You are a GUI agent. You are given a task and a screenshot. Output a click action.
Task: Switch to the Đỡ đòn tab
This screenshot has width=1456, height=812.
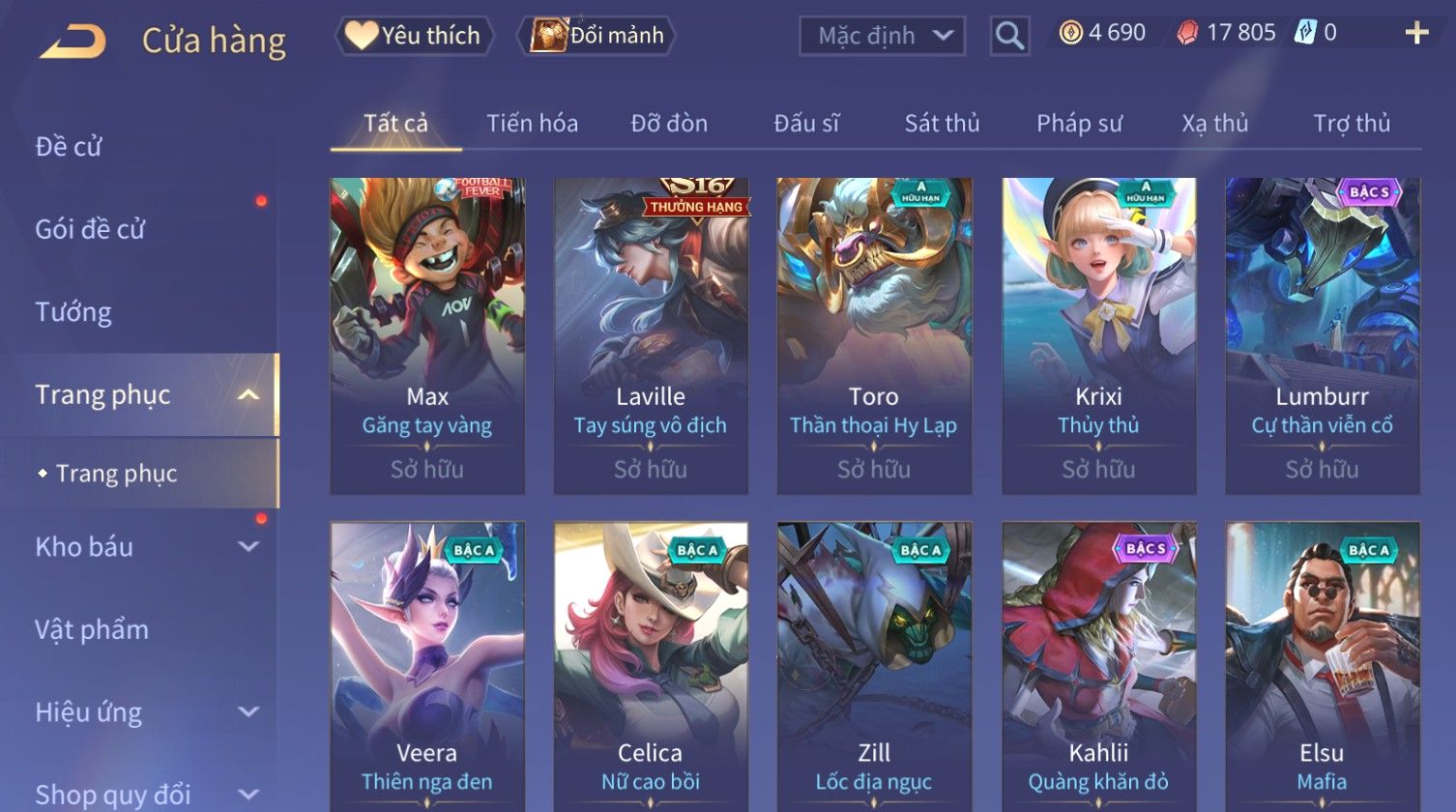pos(669,124)
